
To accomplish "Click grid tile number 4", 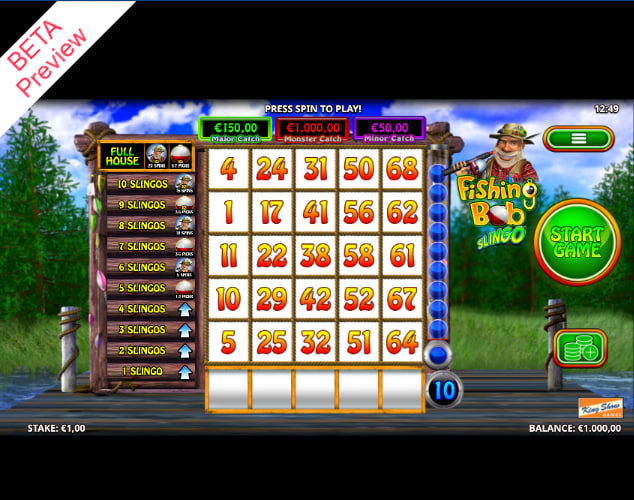I will [228, 168].
